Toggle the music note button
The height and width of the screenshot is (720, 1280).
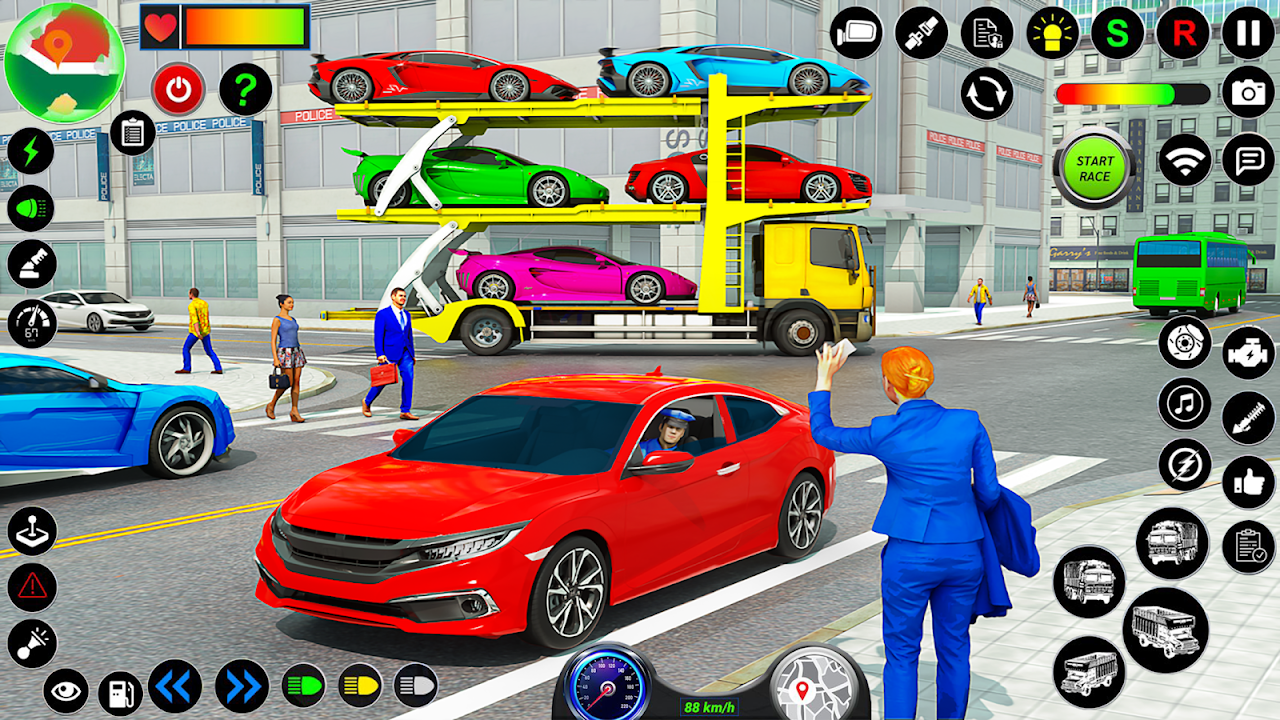tap(1185, 404)
